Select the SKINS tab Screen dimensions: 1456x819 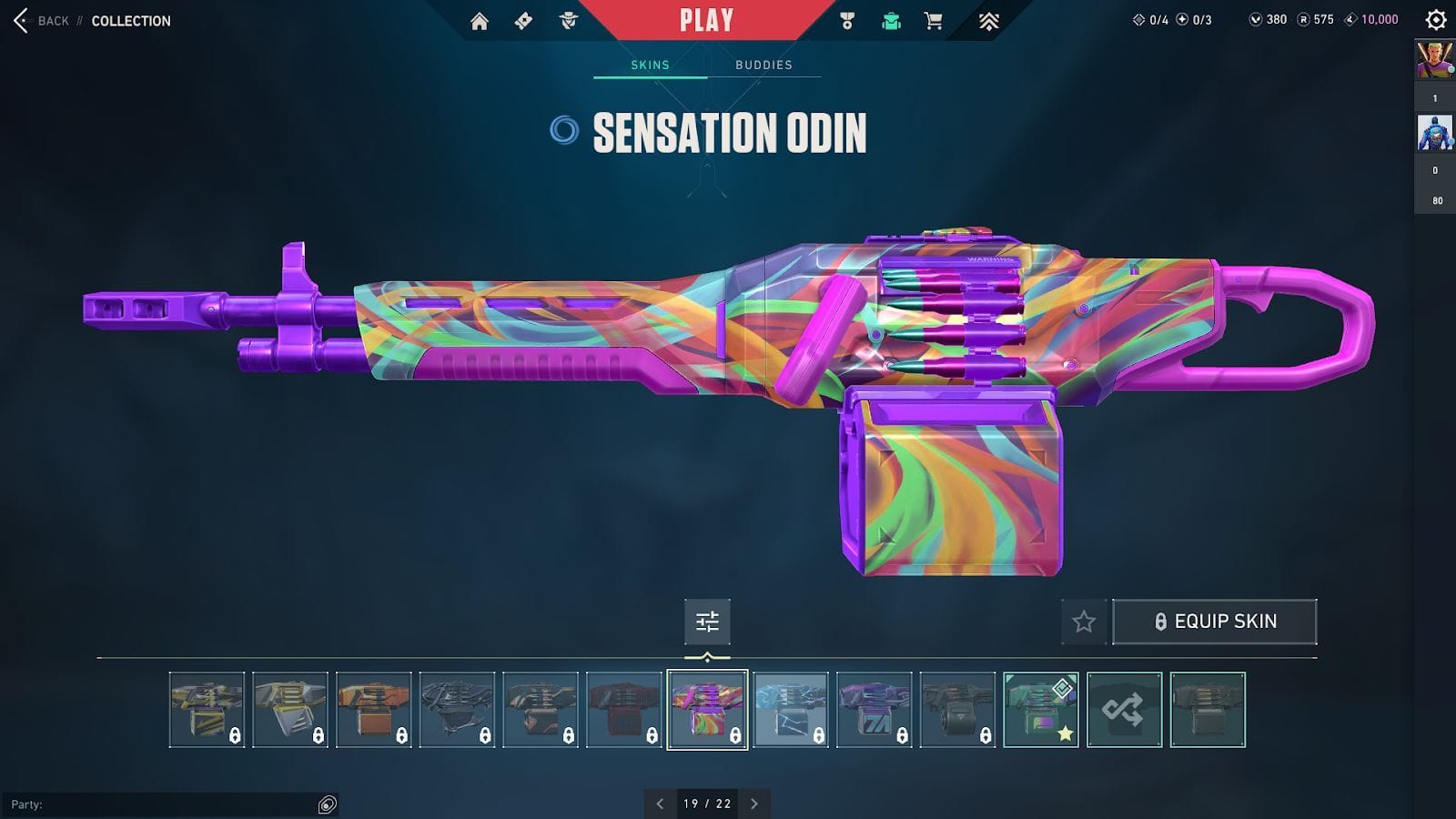(650, 65)
